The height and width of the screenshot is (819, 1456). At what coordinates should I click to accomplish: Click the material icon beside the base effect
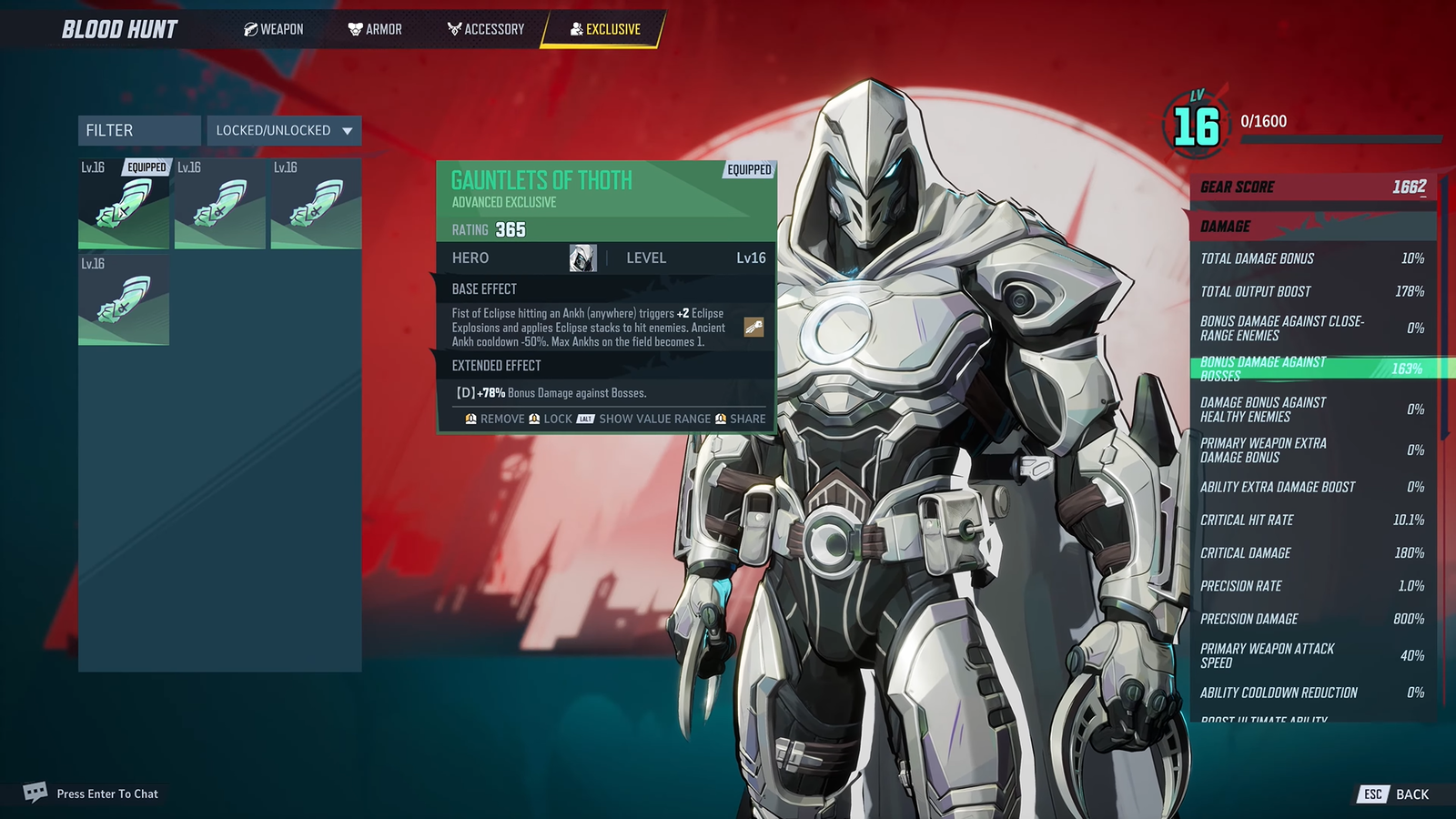click(x=752, y=327)
